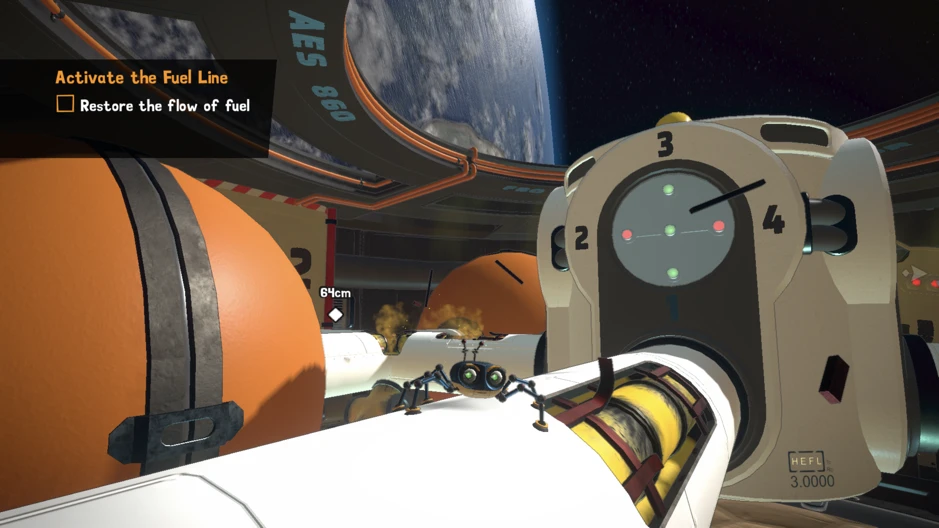The height and width of the screenshot is (528, 939).
Task: Tick the Restore the flow of fuel checkbox
Action: point(65,104)
